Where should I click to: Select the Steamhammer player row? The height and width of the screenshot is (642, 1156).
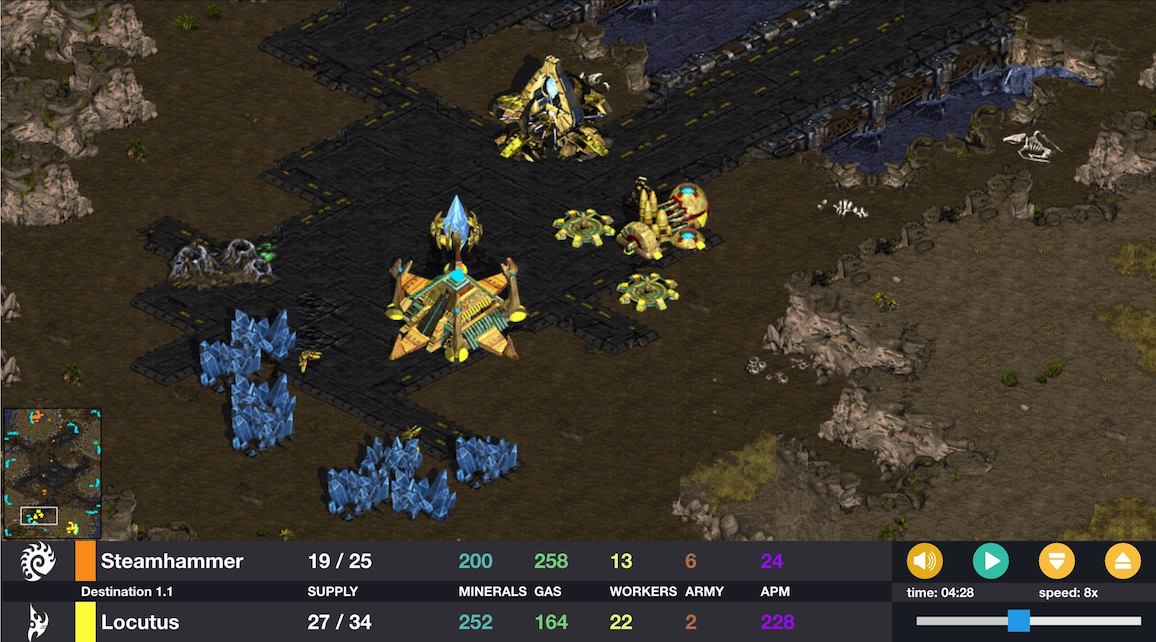point(172,561)
